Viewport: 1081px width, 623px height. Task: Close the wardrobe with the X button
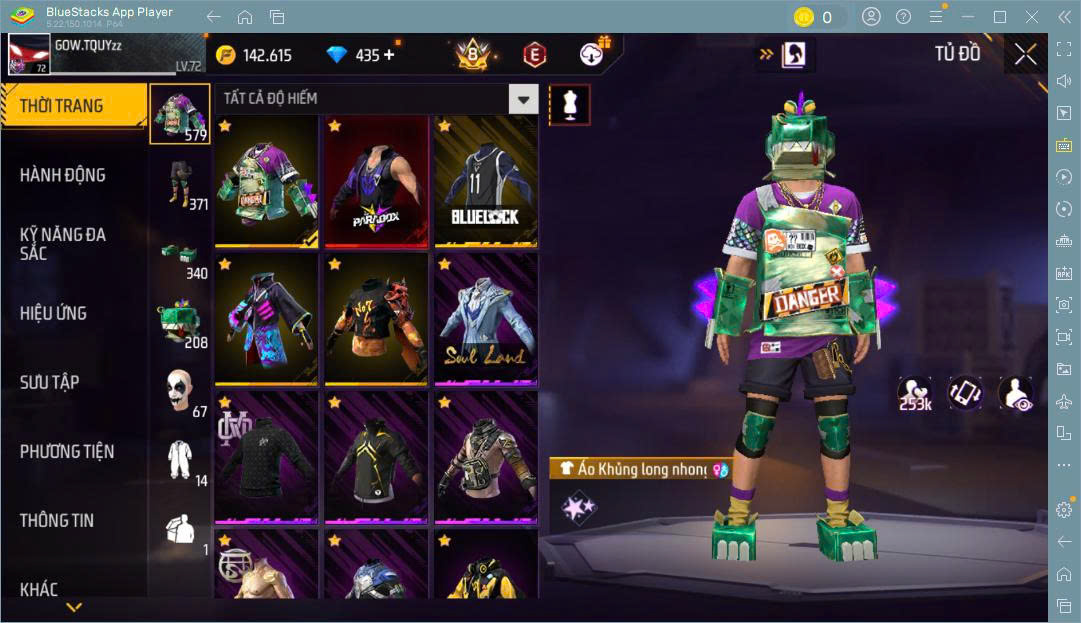coord(1025,54)
